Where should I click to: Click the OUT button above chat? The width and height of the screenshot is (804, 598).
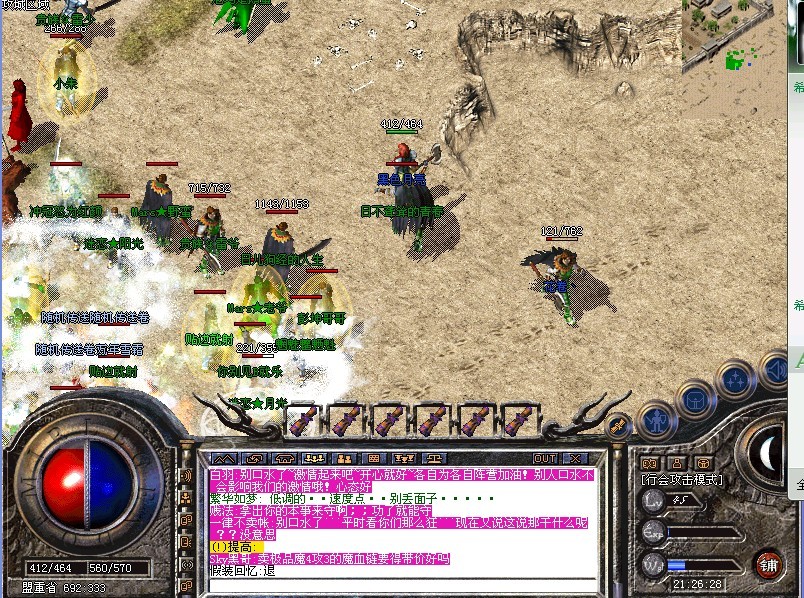544,458
